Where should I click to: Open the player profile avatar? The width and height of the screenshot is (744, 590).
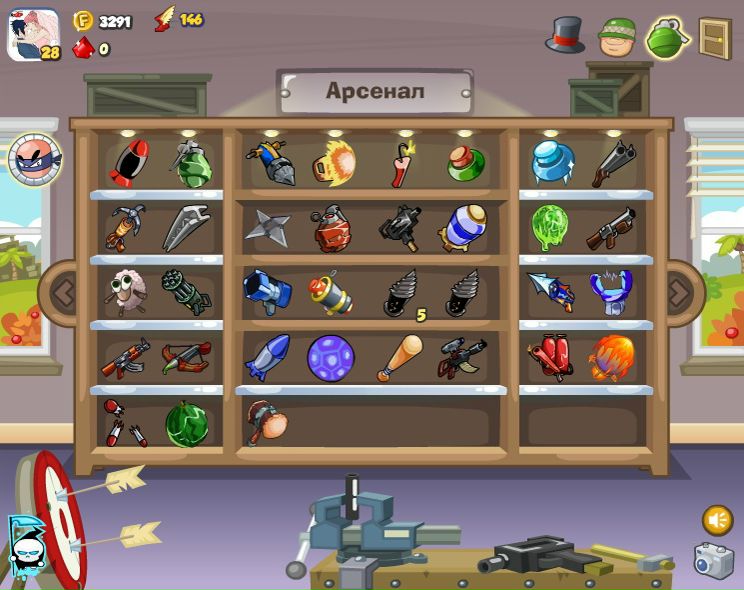33,35
